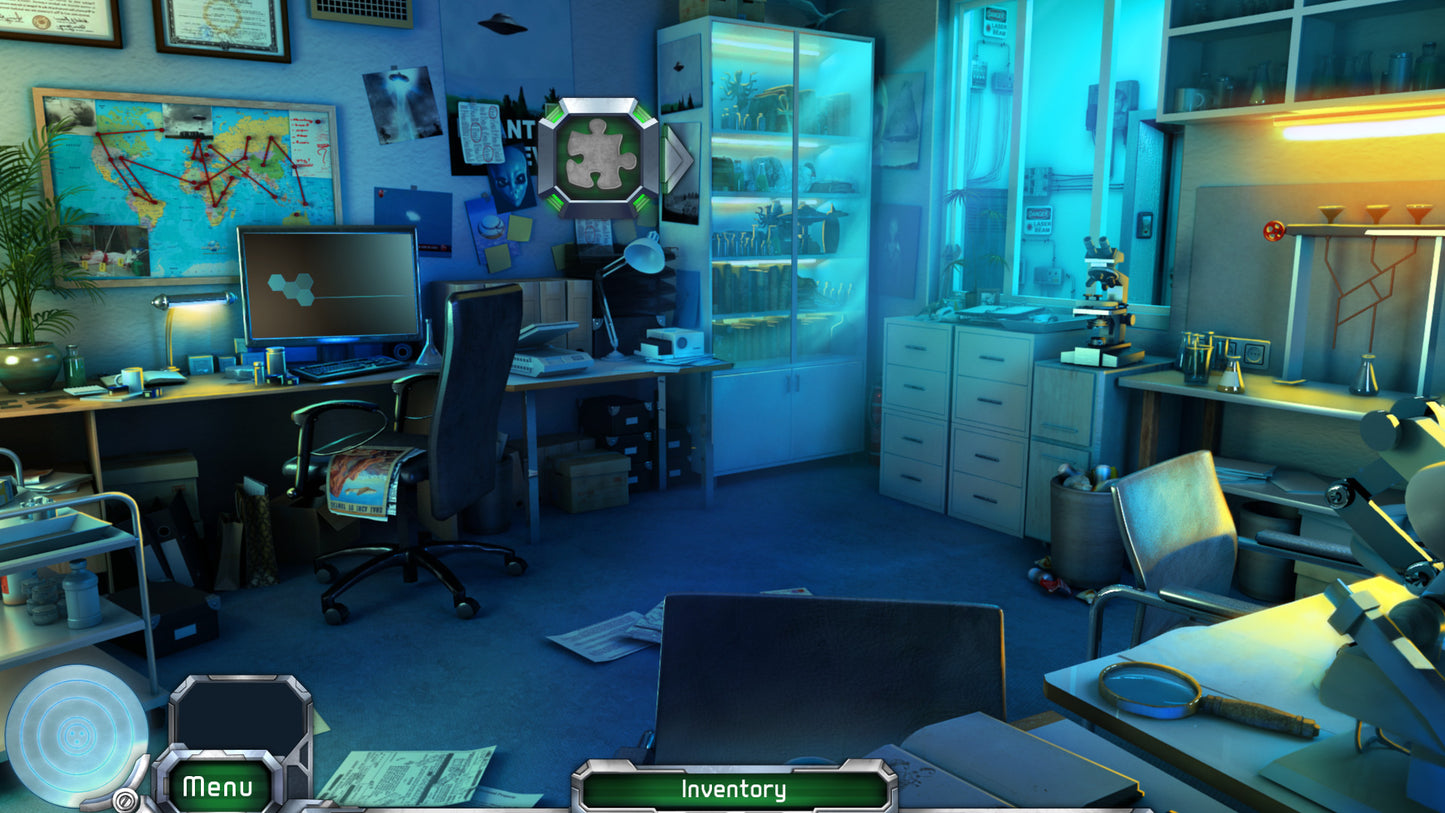
Task: Click the puzzle piece hint icon
Action: (597, 153)
